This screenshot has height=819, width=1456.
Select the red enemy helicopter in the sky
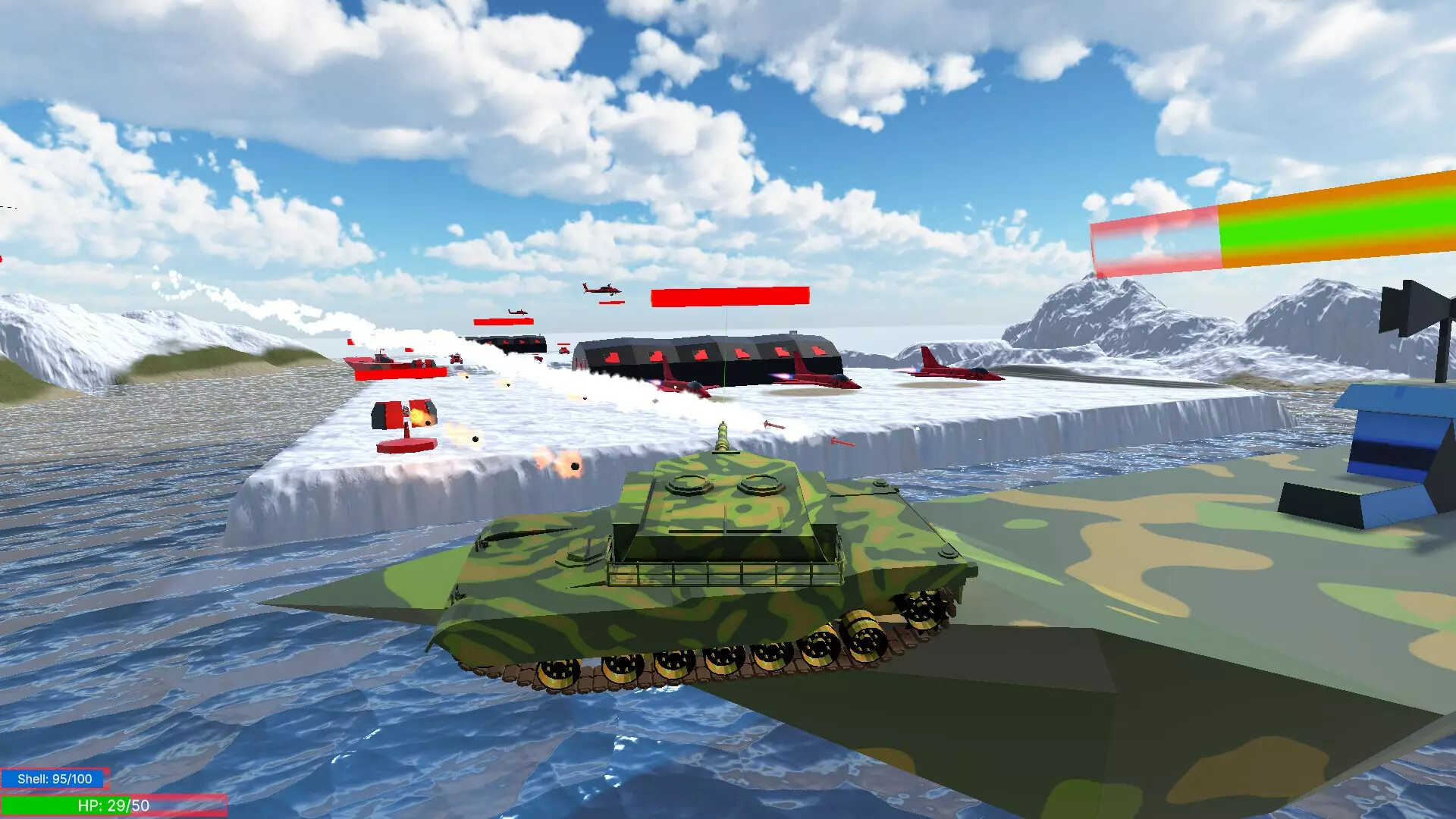click(603, 290)
